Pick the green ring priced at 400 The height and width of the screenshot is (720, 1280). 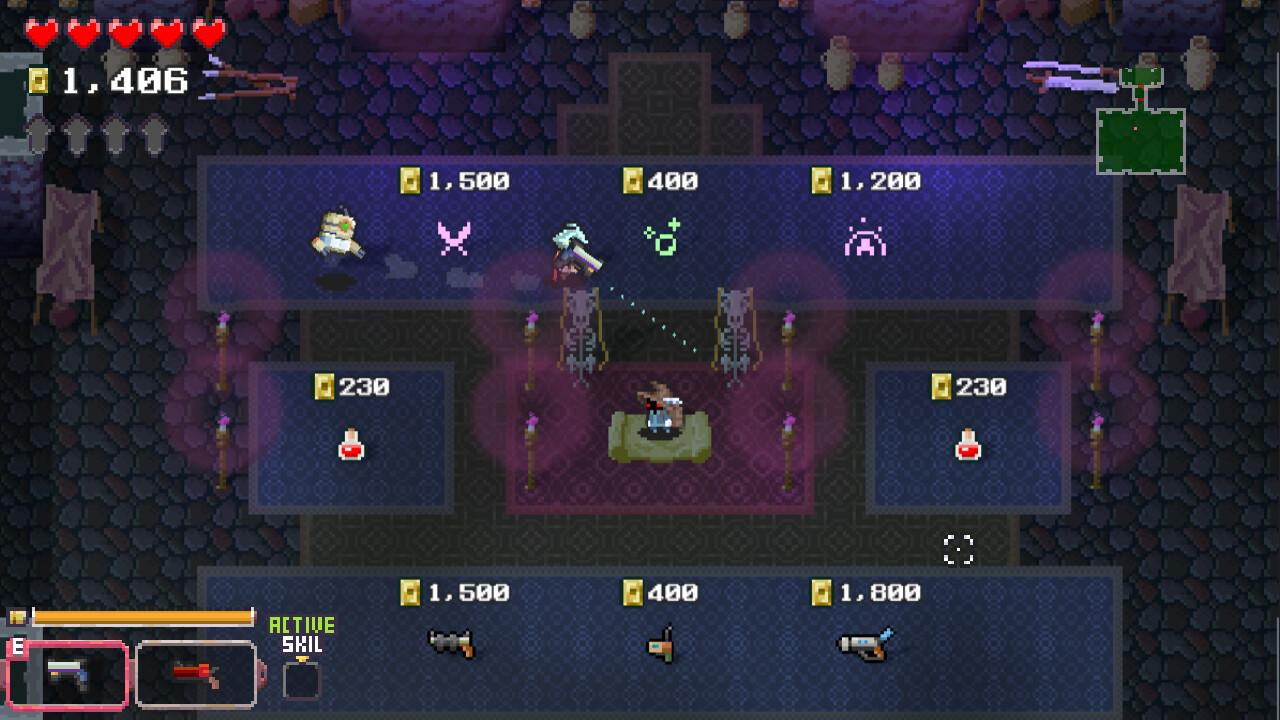pyautogui.click(x=661, y=238)
